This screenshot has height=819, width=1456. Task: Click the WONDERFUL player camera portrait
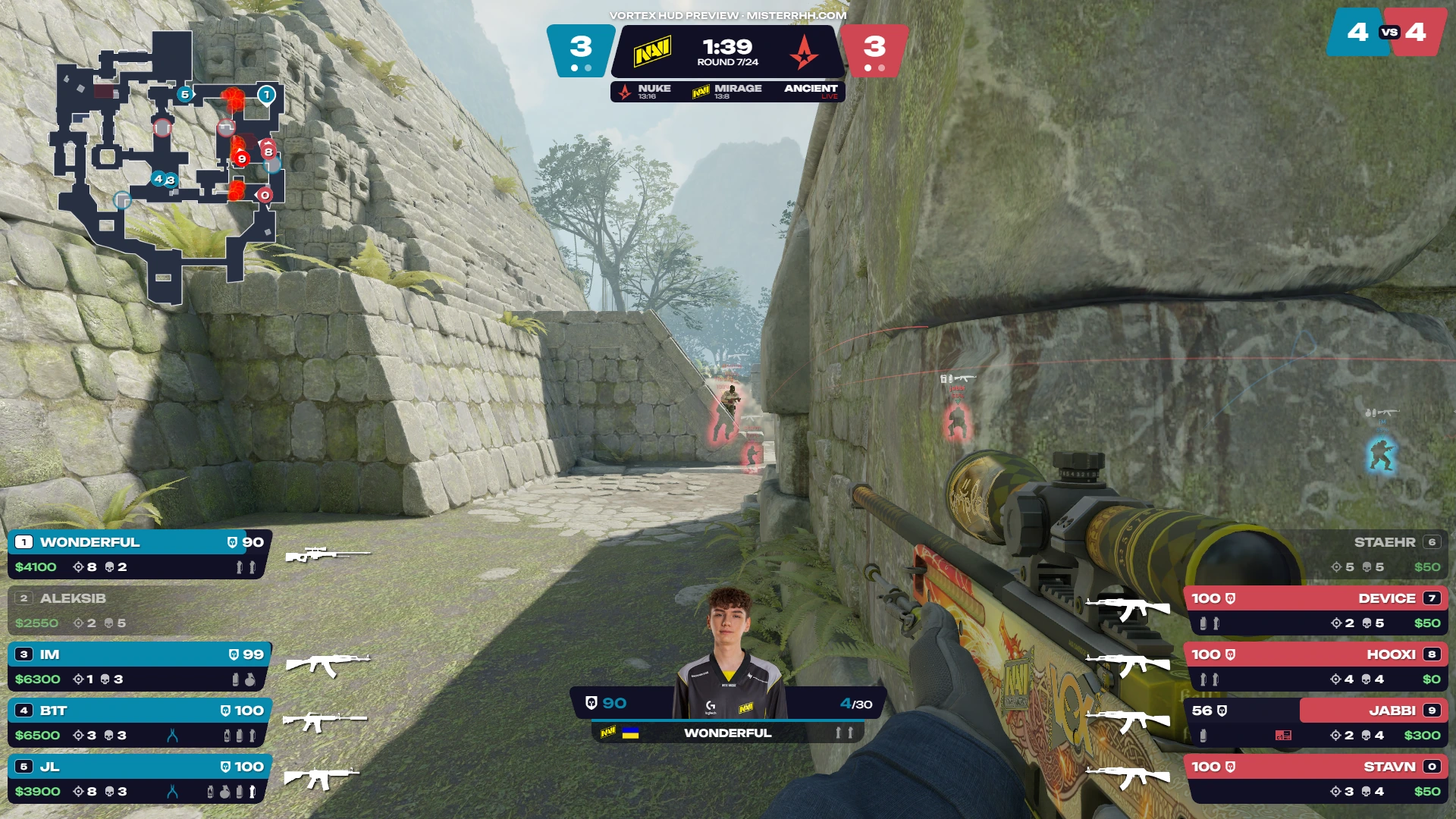[729, 654]
